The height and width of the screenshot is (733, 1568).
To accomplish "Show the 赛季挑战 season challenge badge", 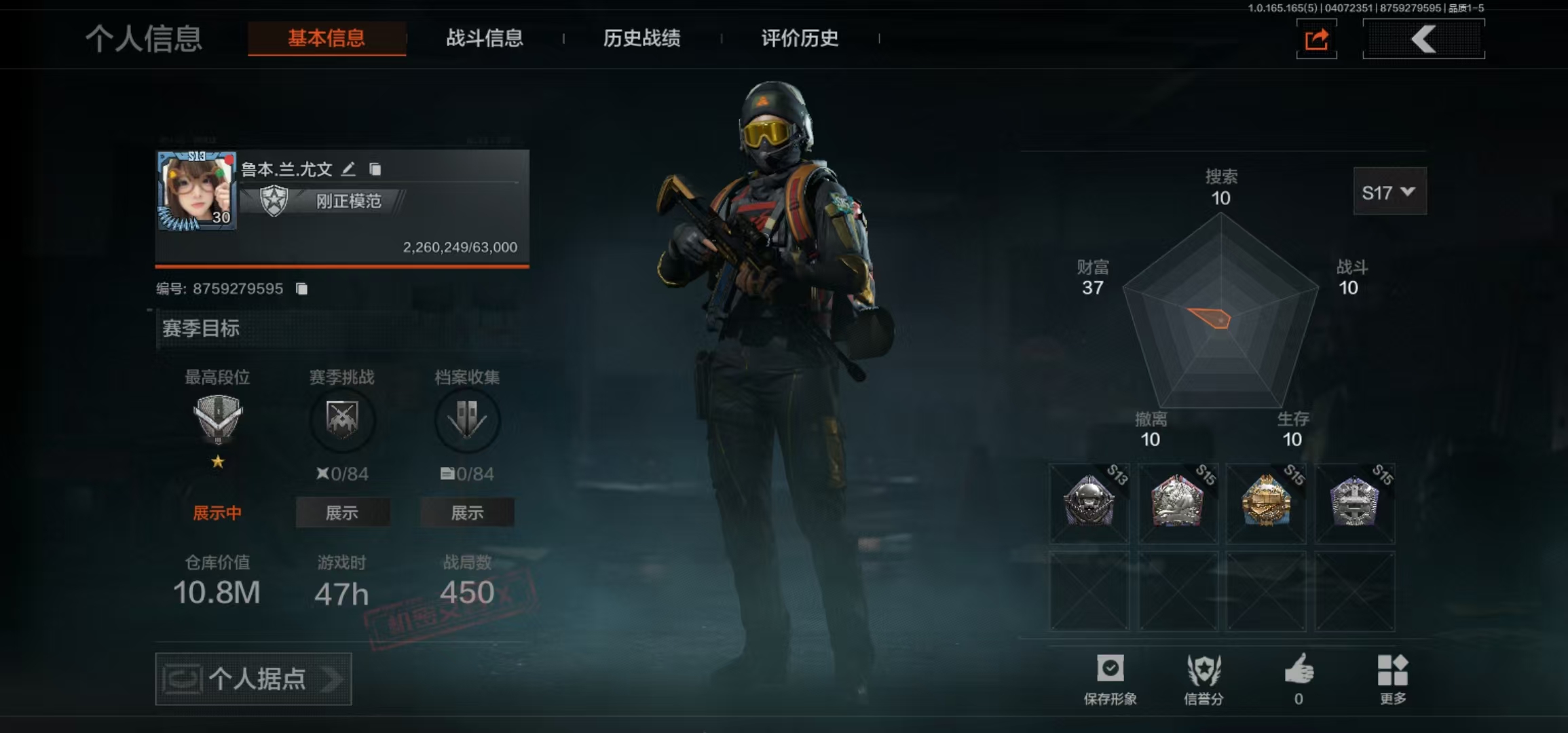I will [x=342, y=512].
